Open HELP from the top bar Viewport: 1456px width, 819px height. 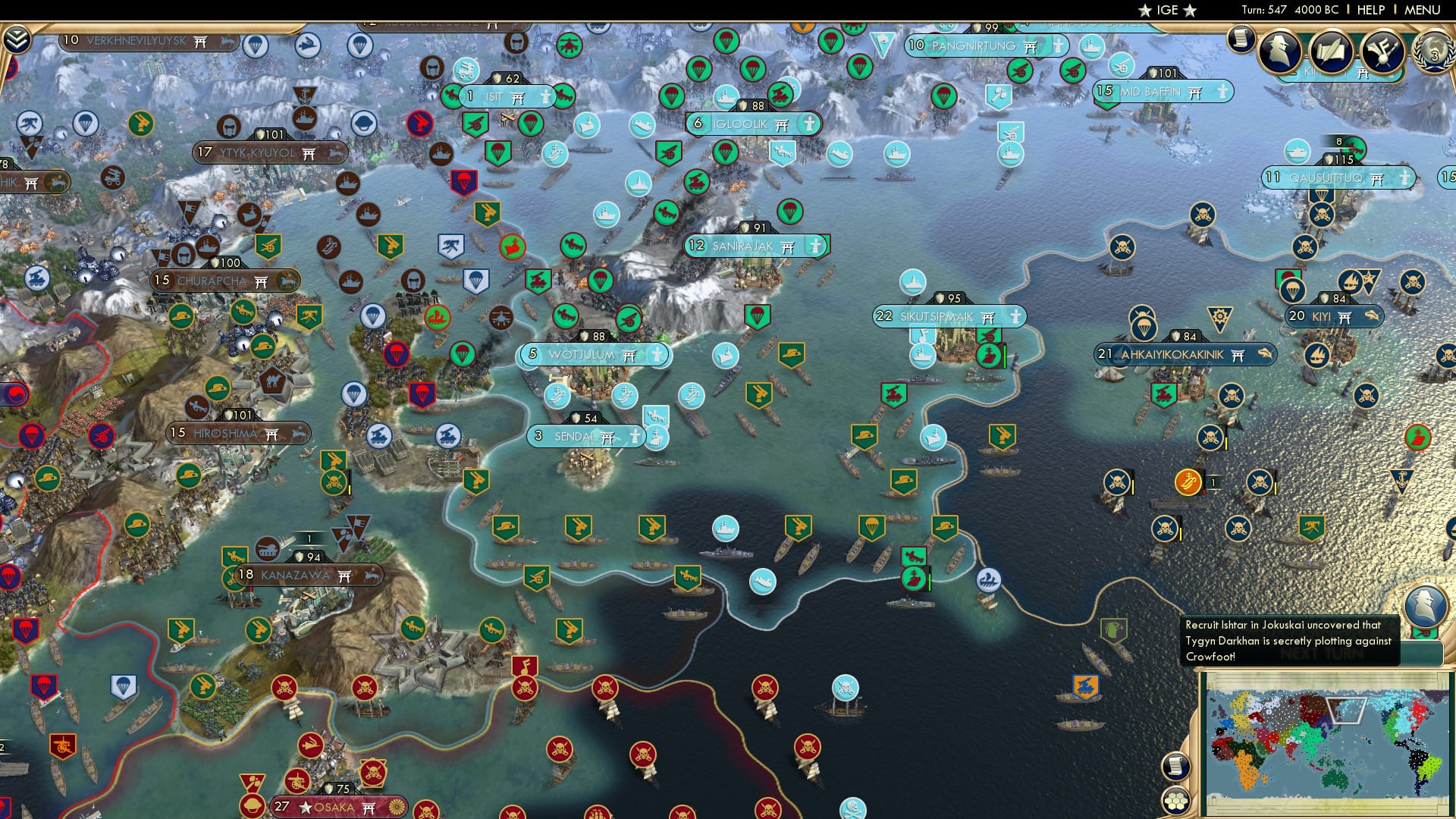[x=1370, y=10]
